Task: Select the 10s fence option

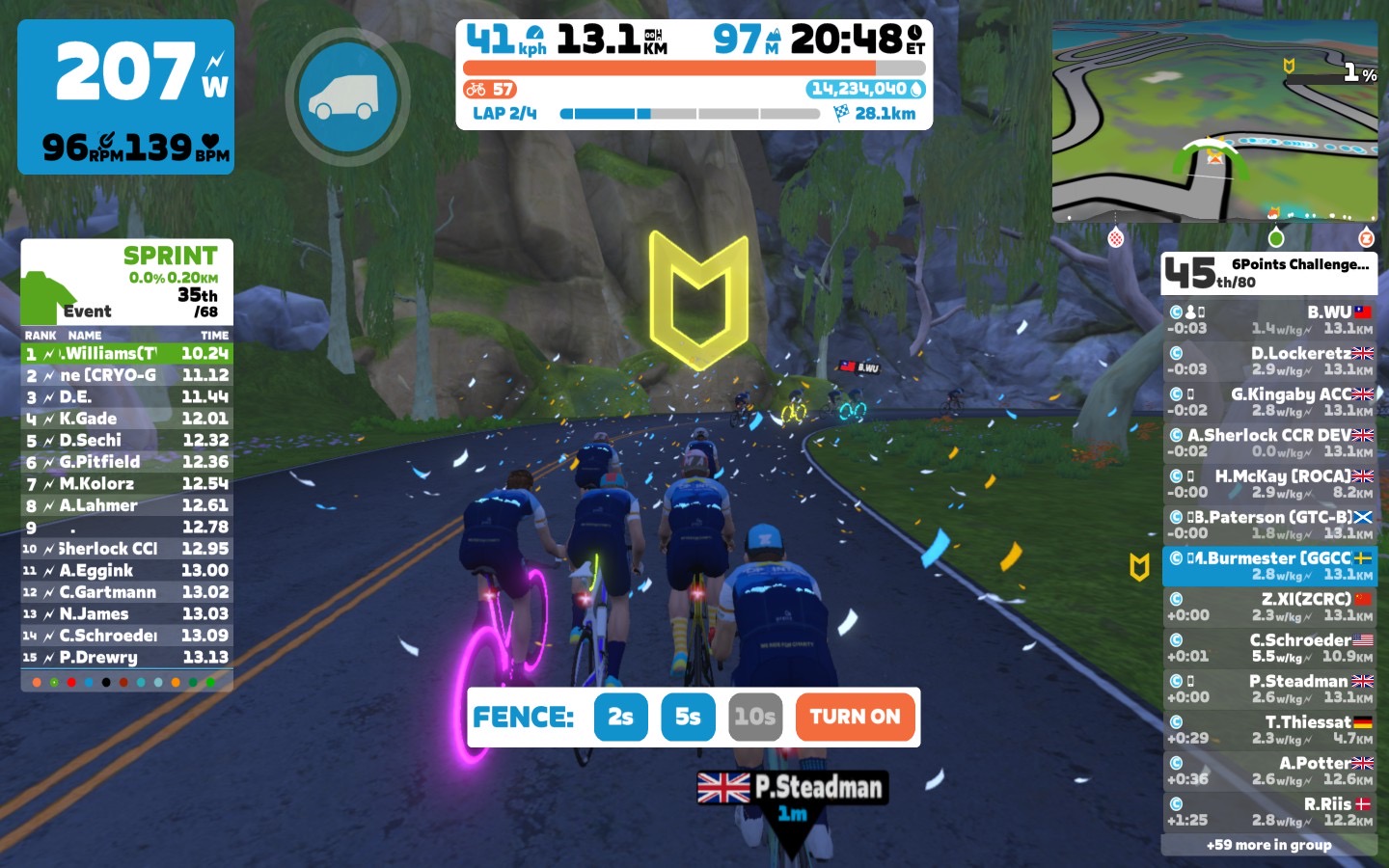Action: (x=754, y=717)
